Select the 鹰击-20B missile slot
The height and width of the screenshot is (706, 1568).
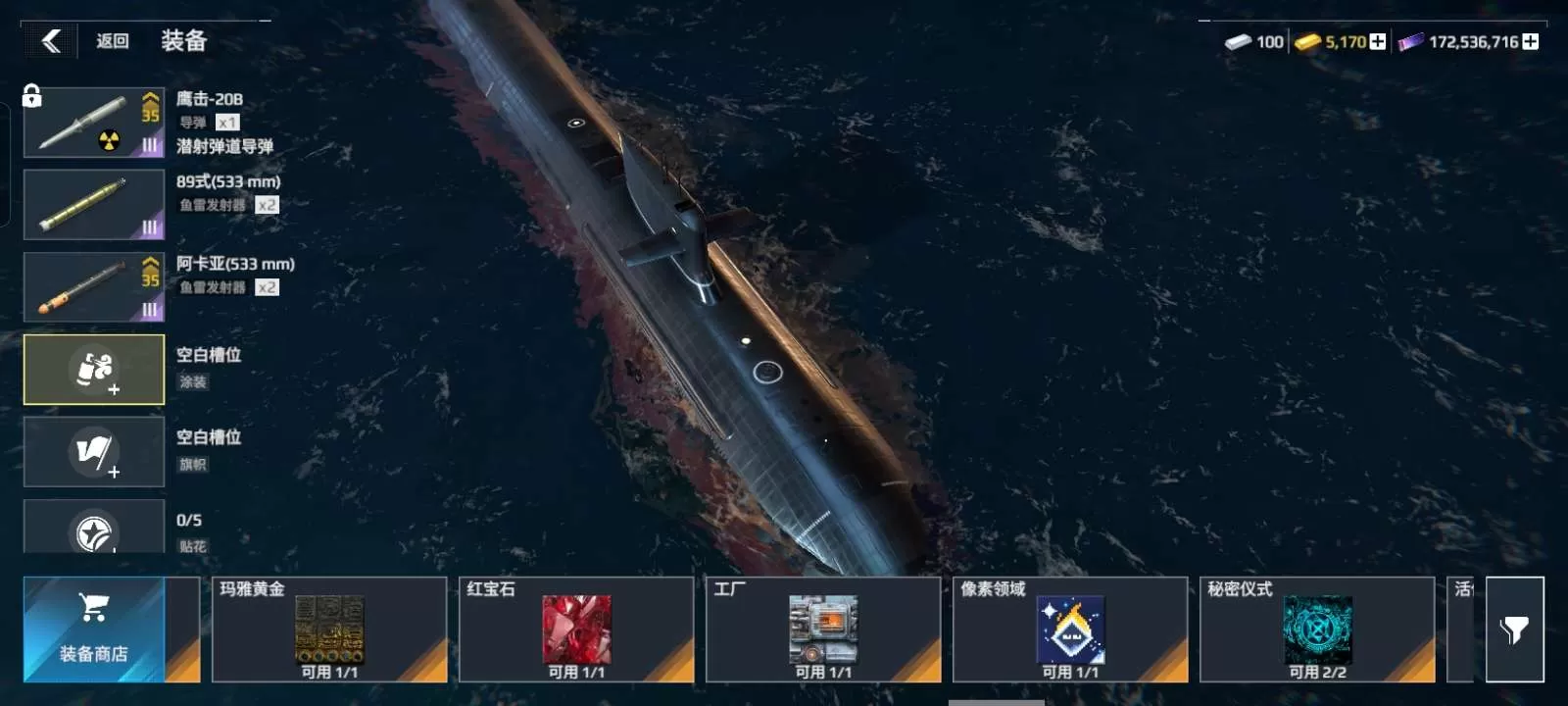click(x=93, y=123)
